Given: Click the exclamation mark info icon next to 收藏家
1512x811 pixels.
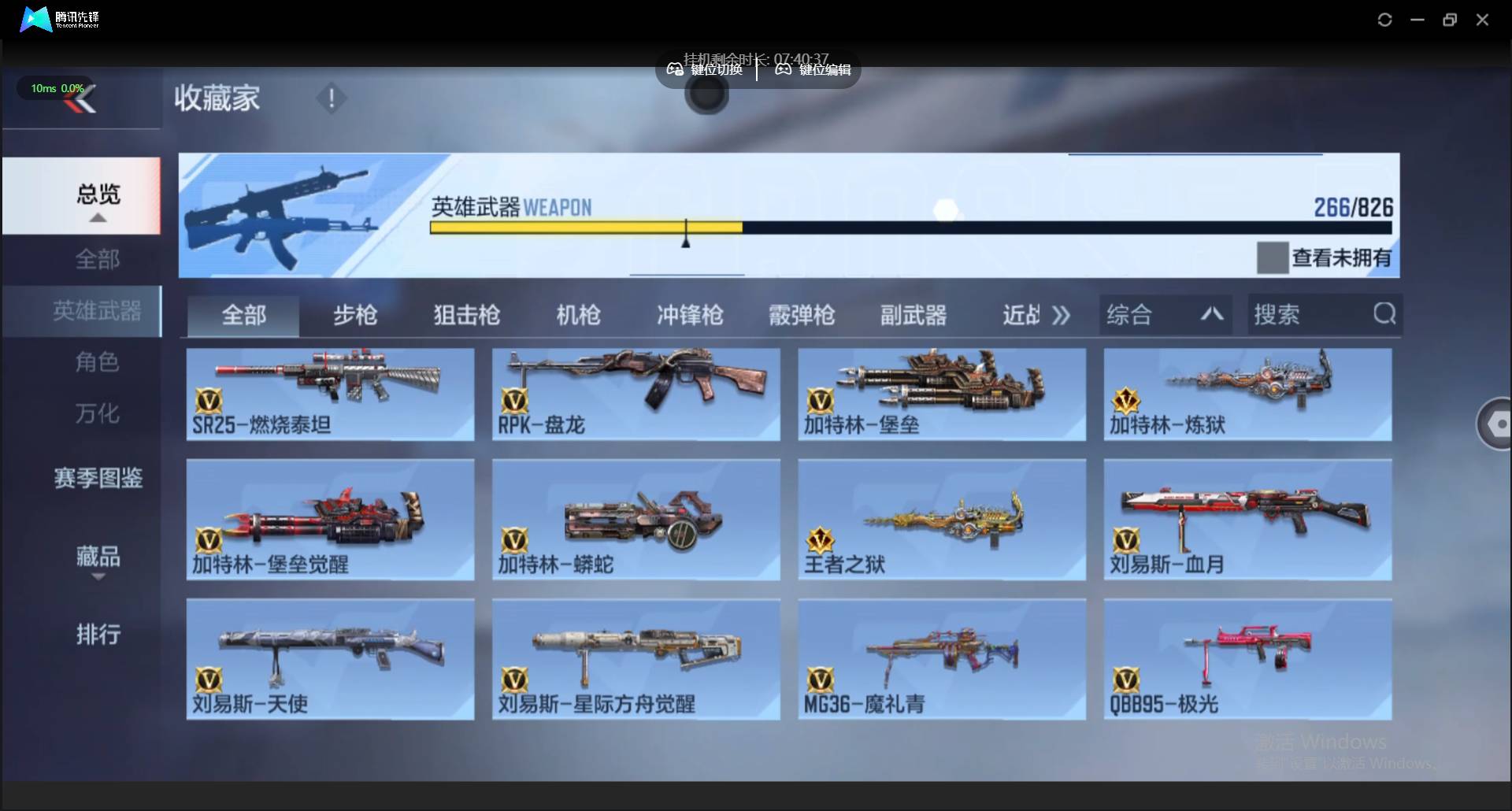Looking at the screenshot, I should tap(331, 98).
